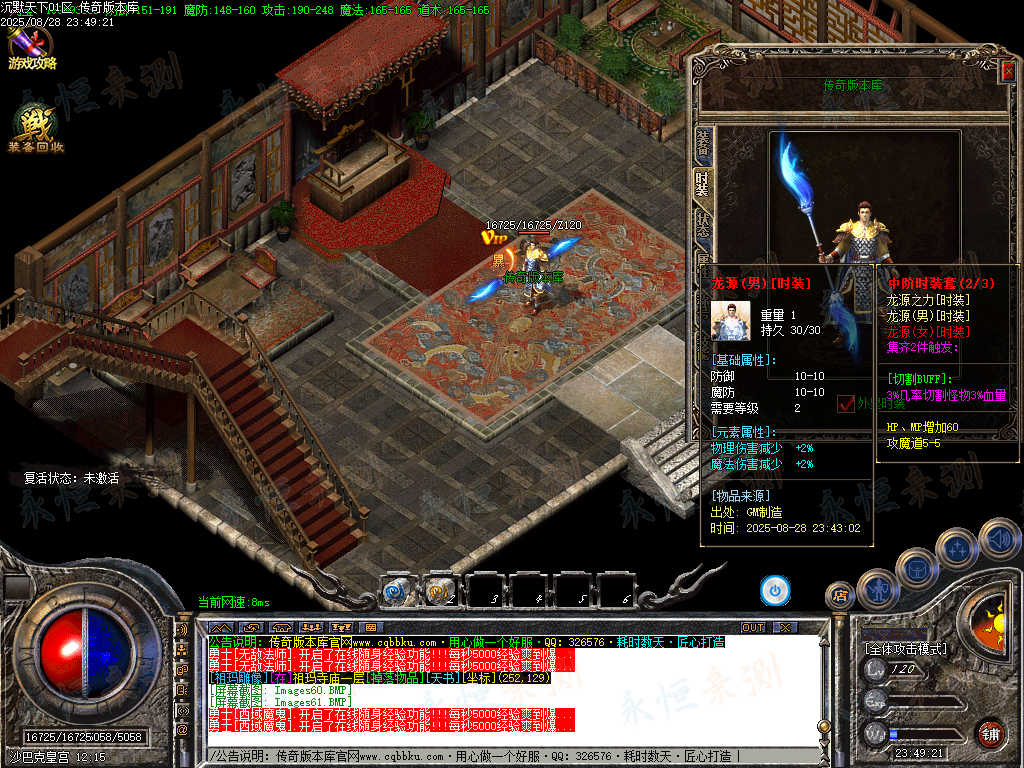Toggle the speaker sound button
Screen dimensions: 1024x768
[999, 540]
